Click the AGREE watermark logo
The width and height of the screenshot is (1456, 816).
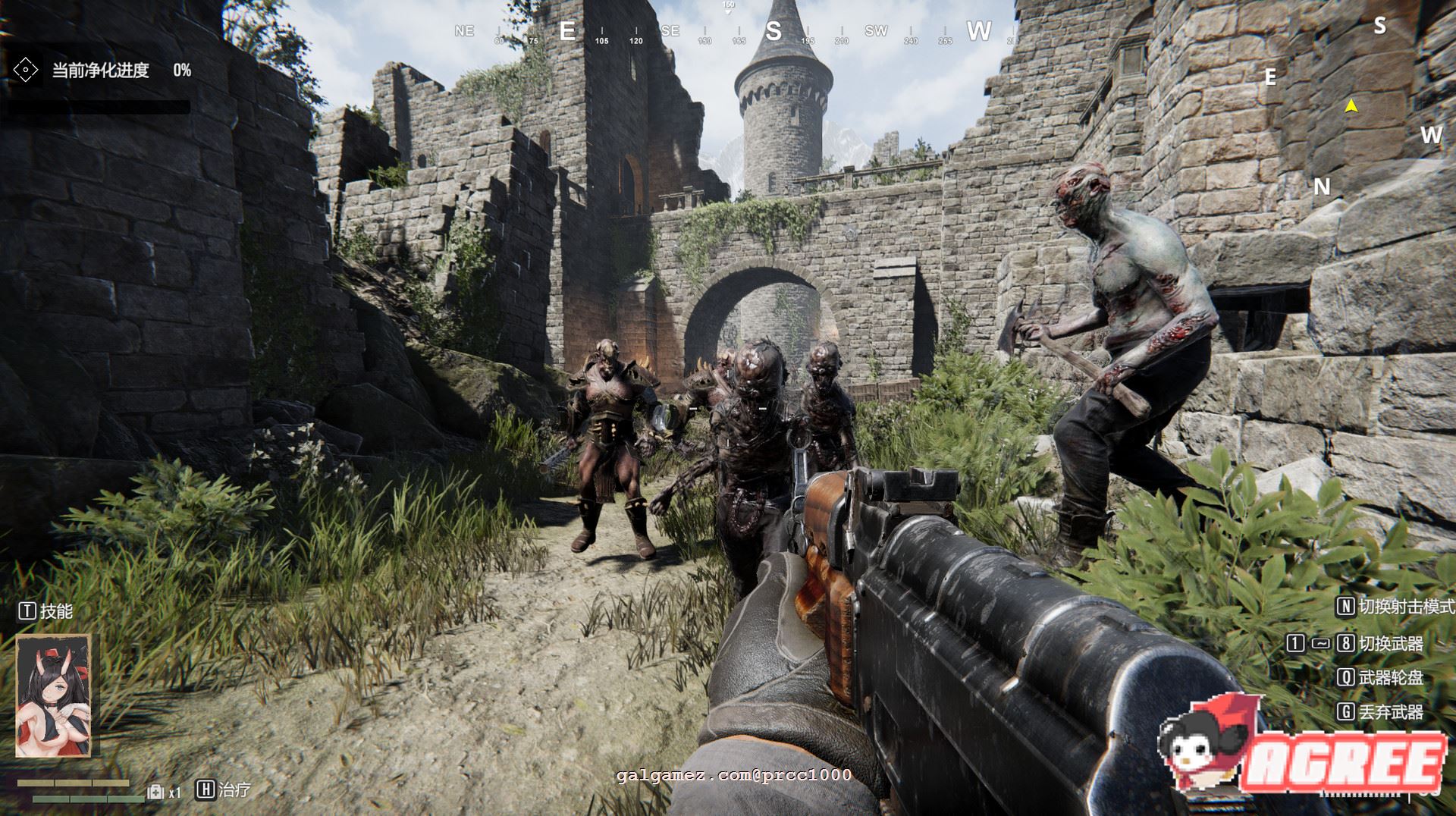point(1303,749)
